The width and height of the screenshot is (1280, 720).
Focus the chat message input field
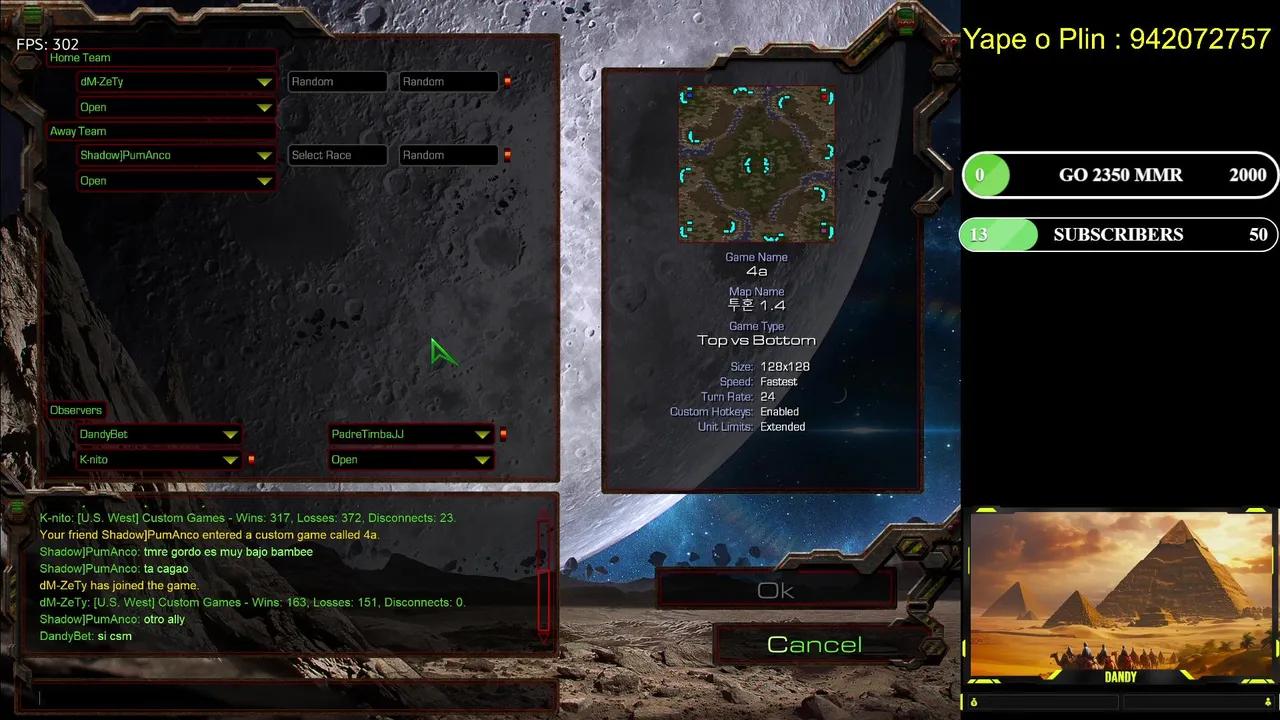coord(290,697)
